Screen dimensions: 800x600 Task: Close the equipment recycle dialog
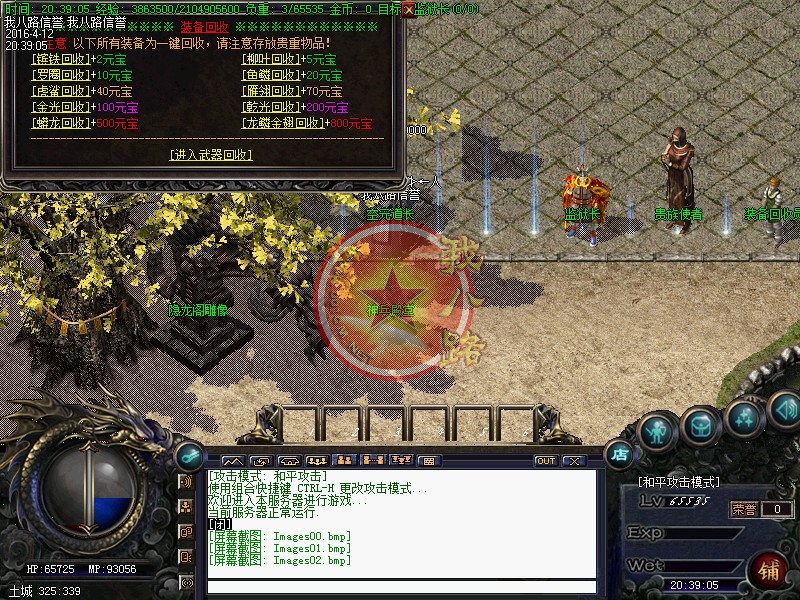tap(407, 9)
